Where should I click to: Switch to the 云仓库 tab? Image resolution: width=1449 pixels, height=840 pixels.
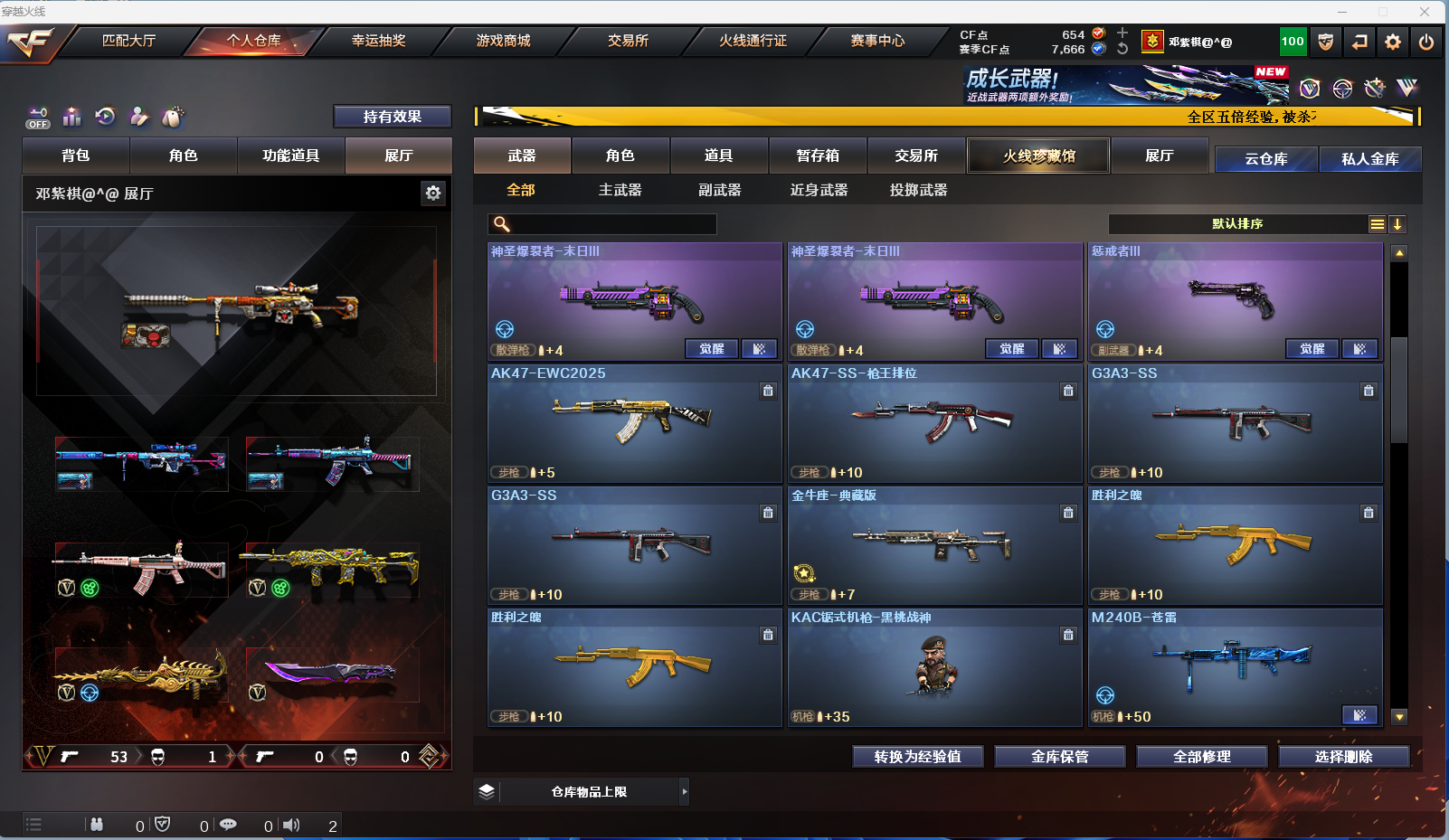pyautogui.click(x=1265, y=159)
